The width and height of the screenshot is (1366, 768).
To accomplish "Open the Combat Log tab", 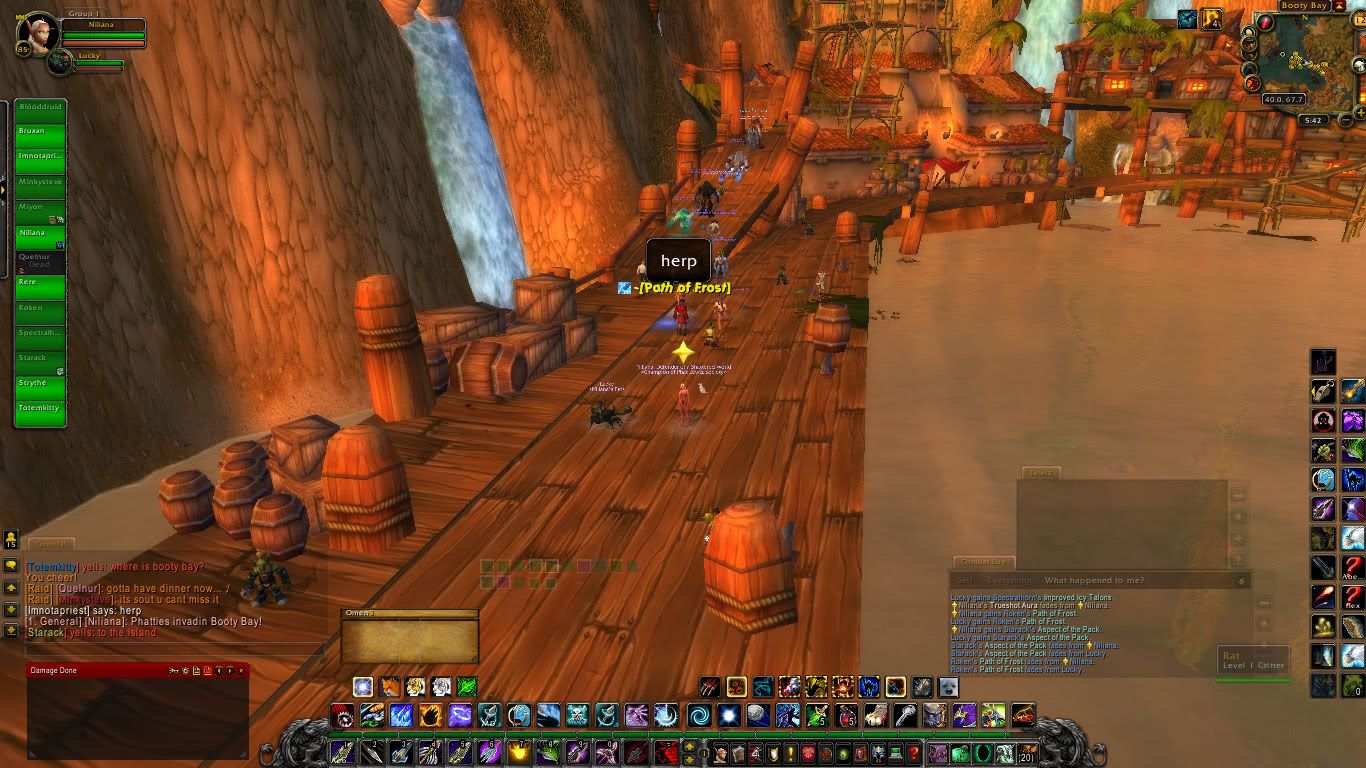I will point(984,562).
